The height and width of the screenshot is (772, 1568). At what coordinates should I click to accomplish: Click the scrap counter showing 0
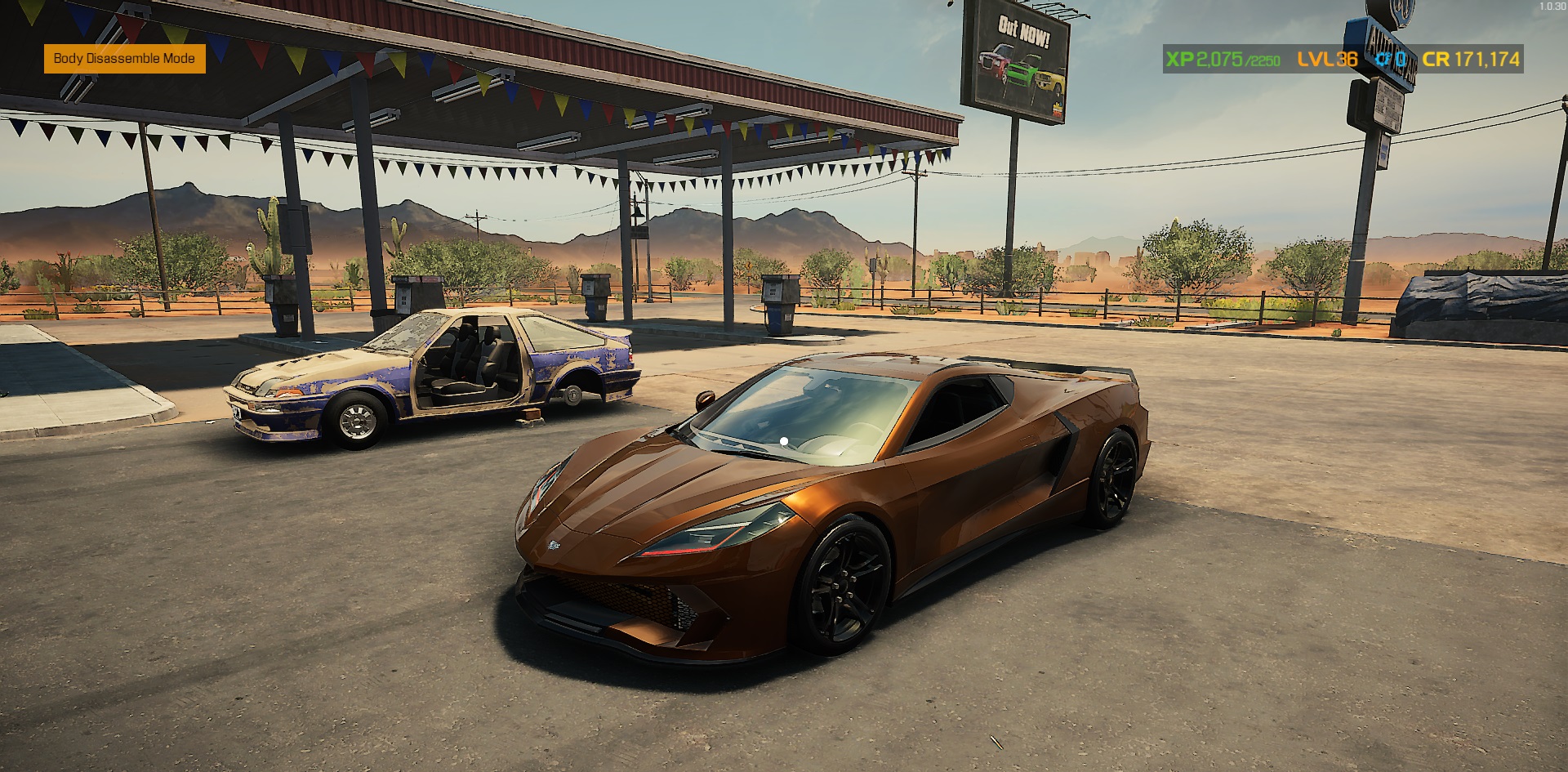[1400, 59]
